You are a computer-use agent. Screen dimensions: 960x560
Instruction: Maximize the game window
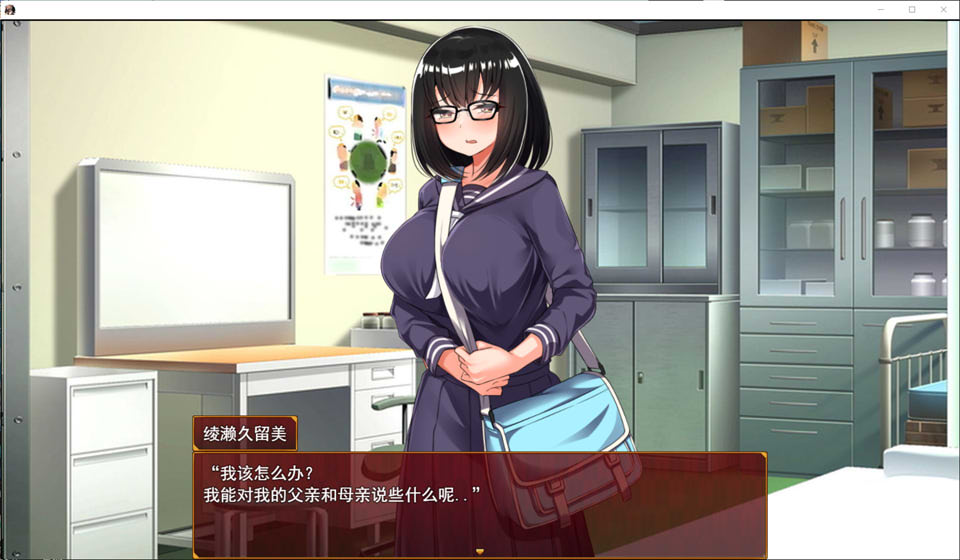(x=911, y=9)
